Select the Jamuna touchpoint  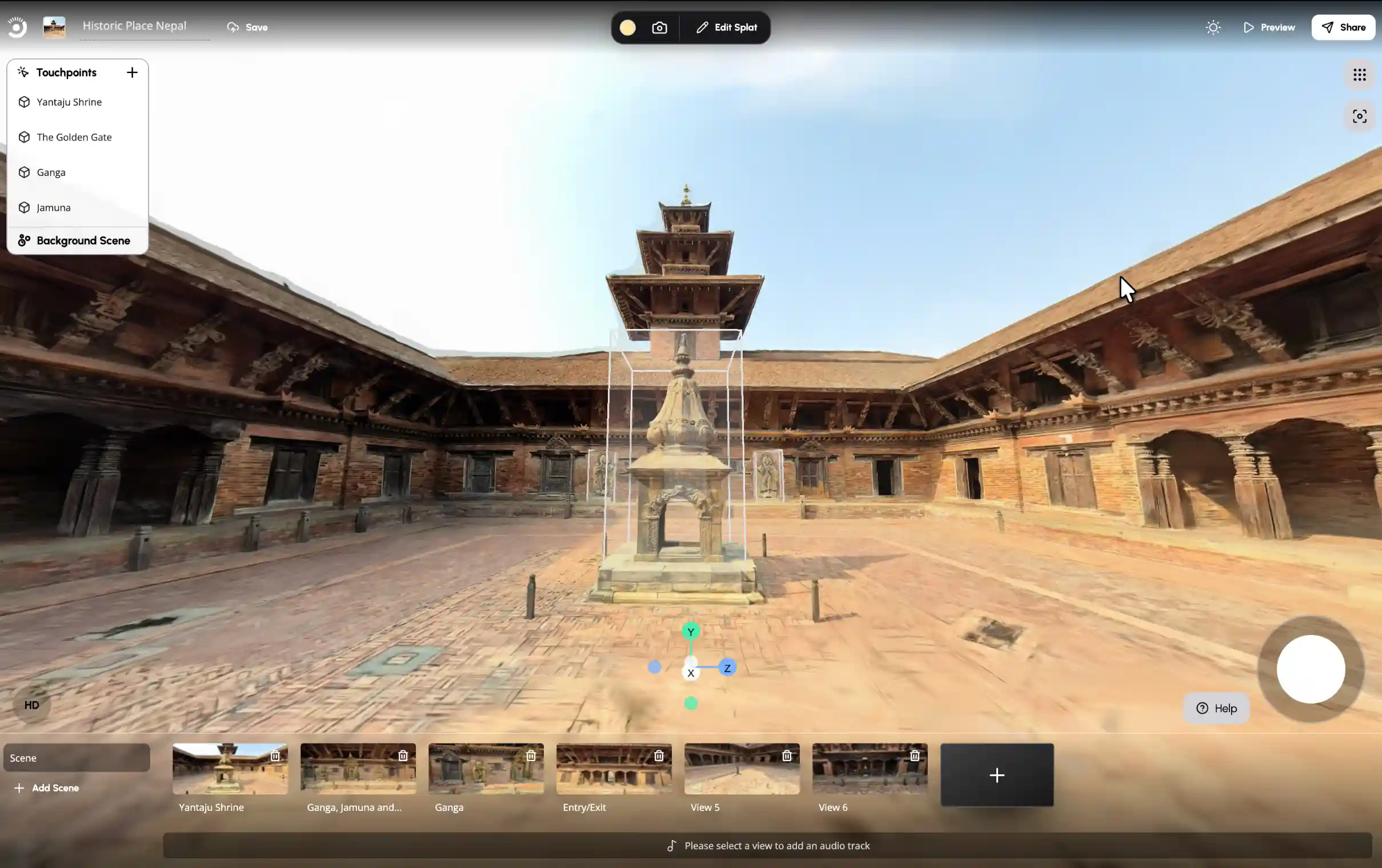tap(53, 207)
